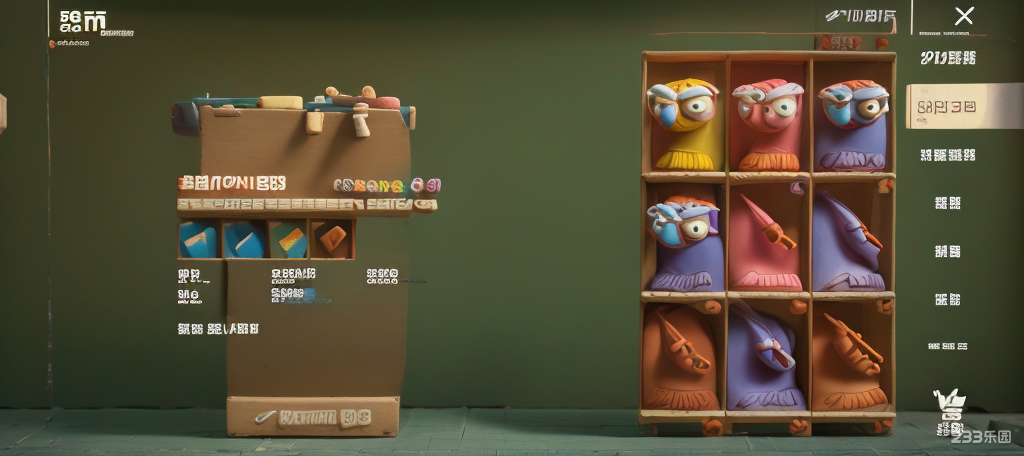This screenshot has height=456, width=1024.
Task: Click the wide button under the cardboard panel
Action: pyautogui.click(x=312, y=416)
